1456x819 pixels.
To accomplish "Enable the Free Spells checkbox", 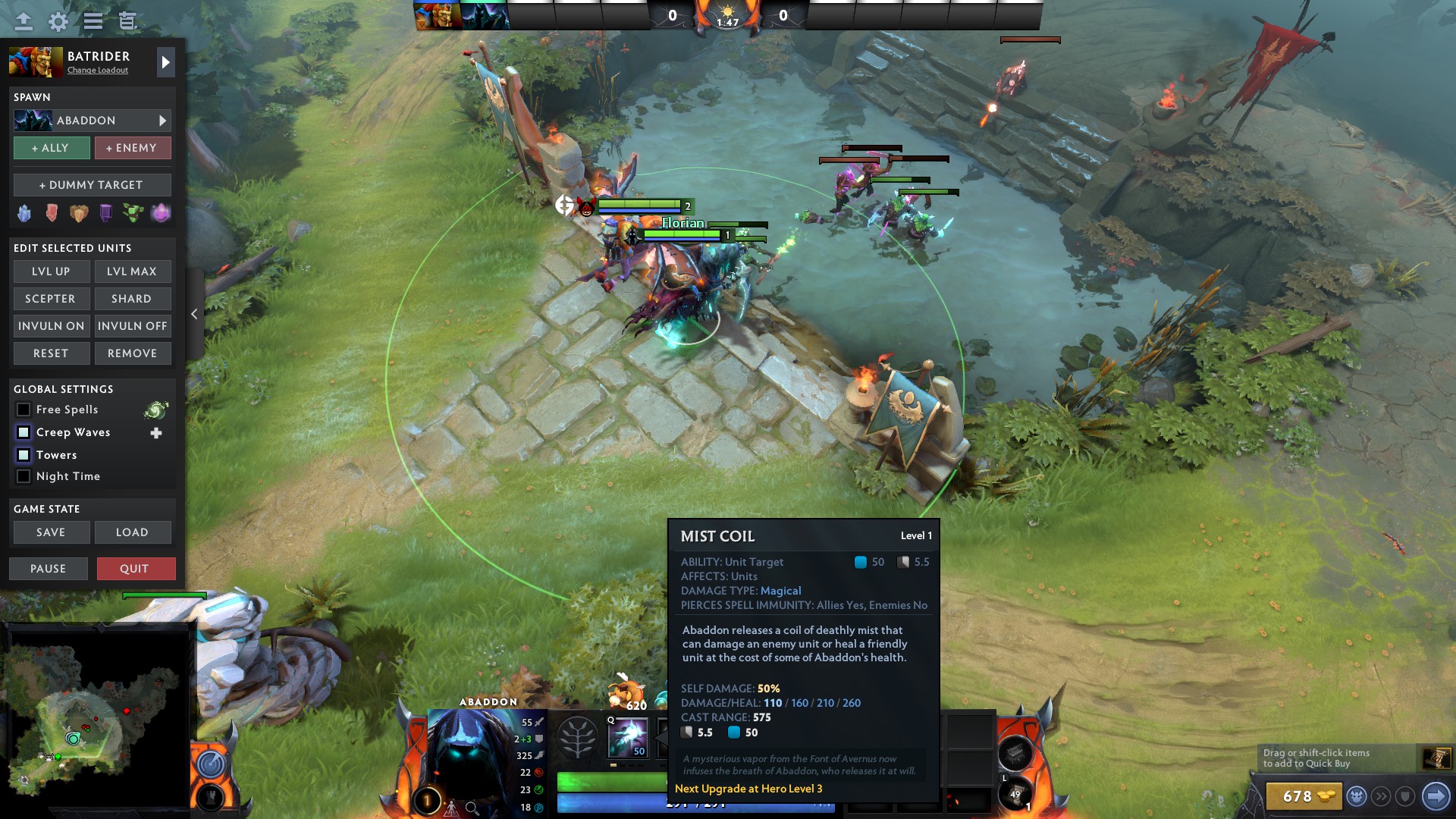I will click(24, 409).
